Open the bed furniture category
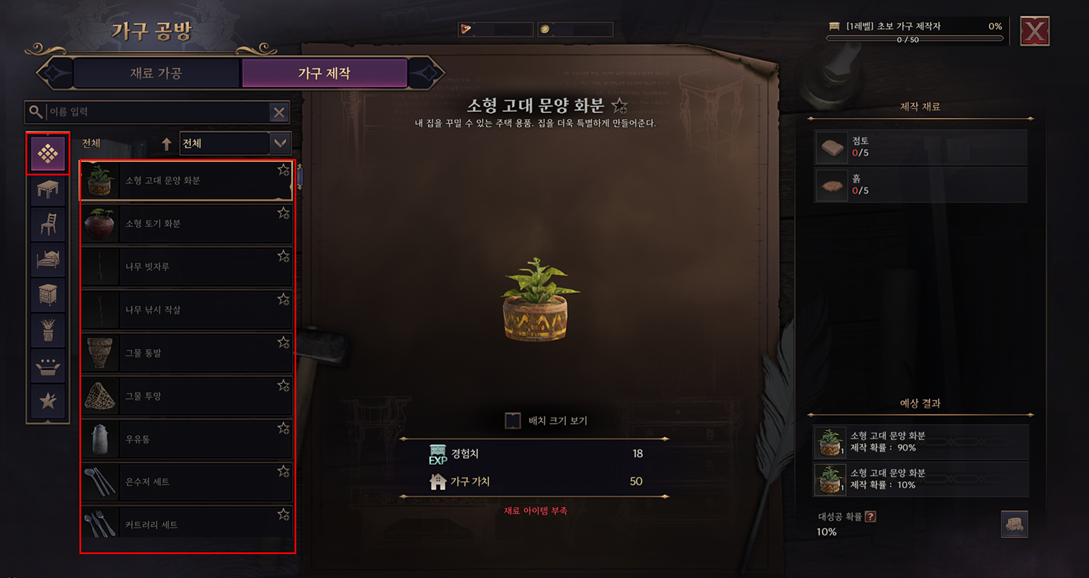The width and height of the screenshot is (1089, 578). (48, 260)
